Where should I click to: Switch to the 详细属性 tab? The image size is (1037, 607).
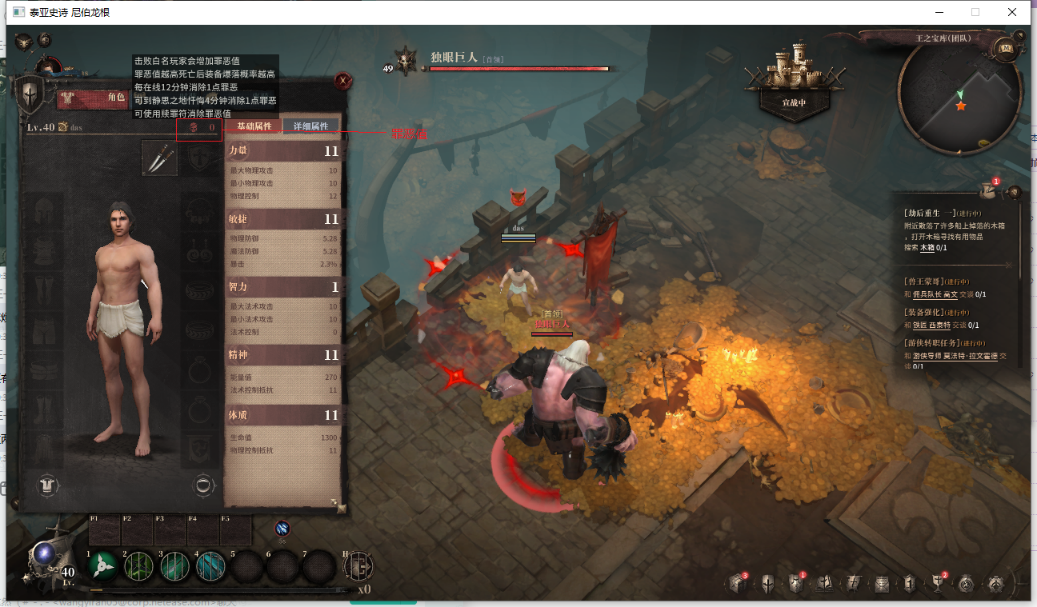tap(311, 126)
